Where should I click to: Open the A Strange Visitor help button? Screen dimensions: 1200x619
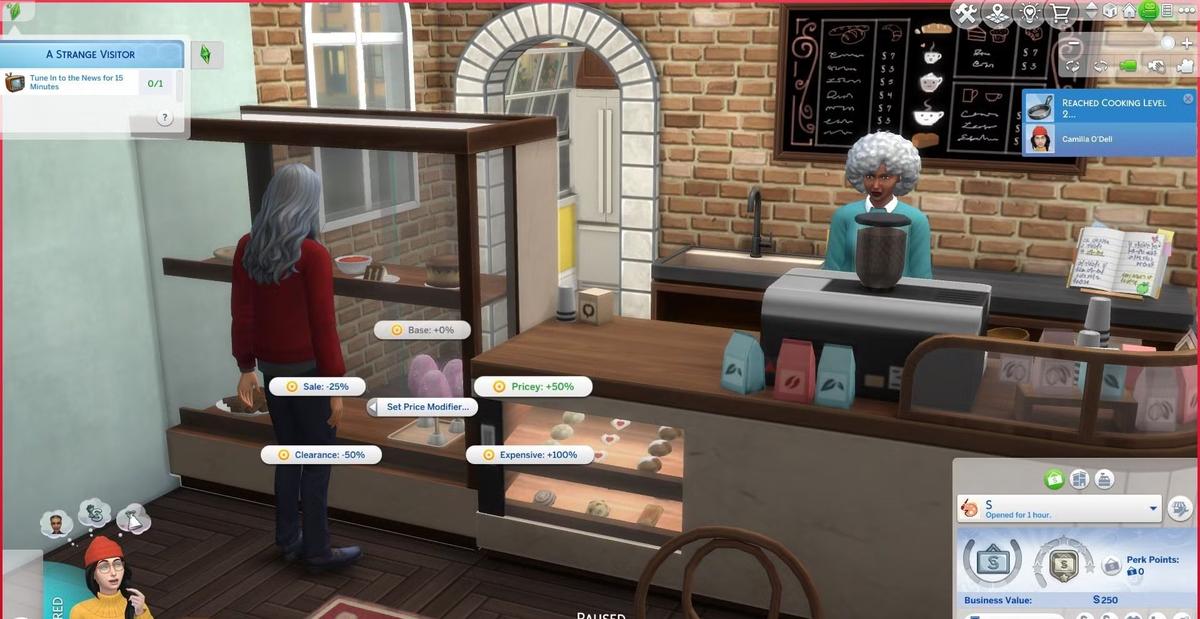165,118
